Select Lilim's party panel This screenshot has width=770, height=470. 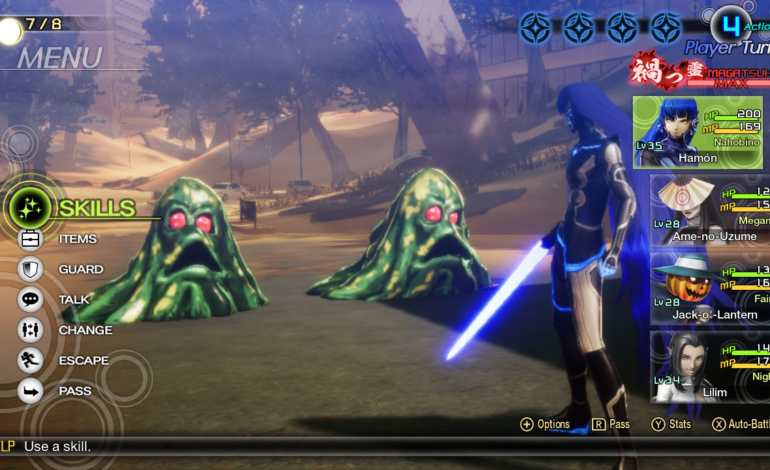coord(710,364)
